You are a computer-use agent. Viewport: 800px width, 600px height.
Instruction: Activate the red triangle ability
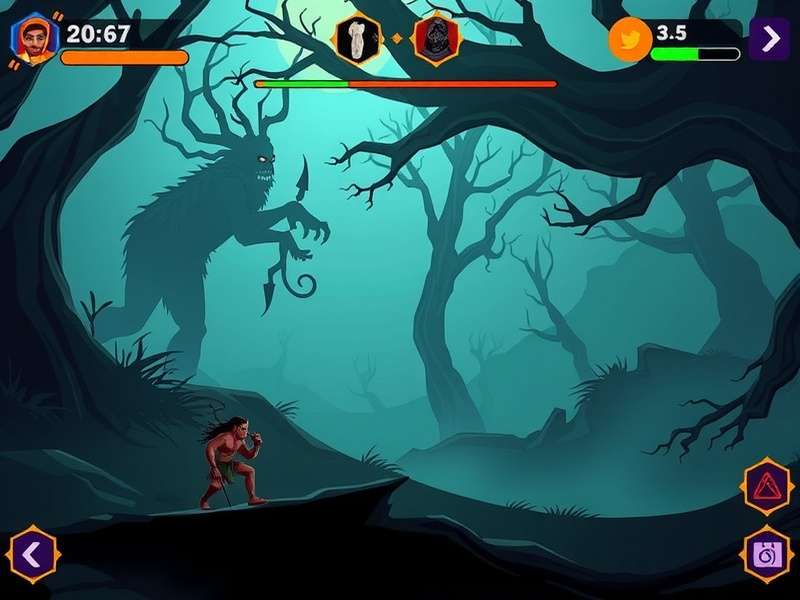click(x=767, y=487)
